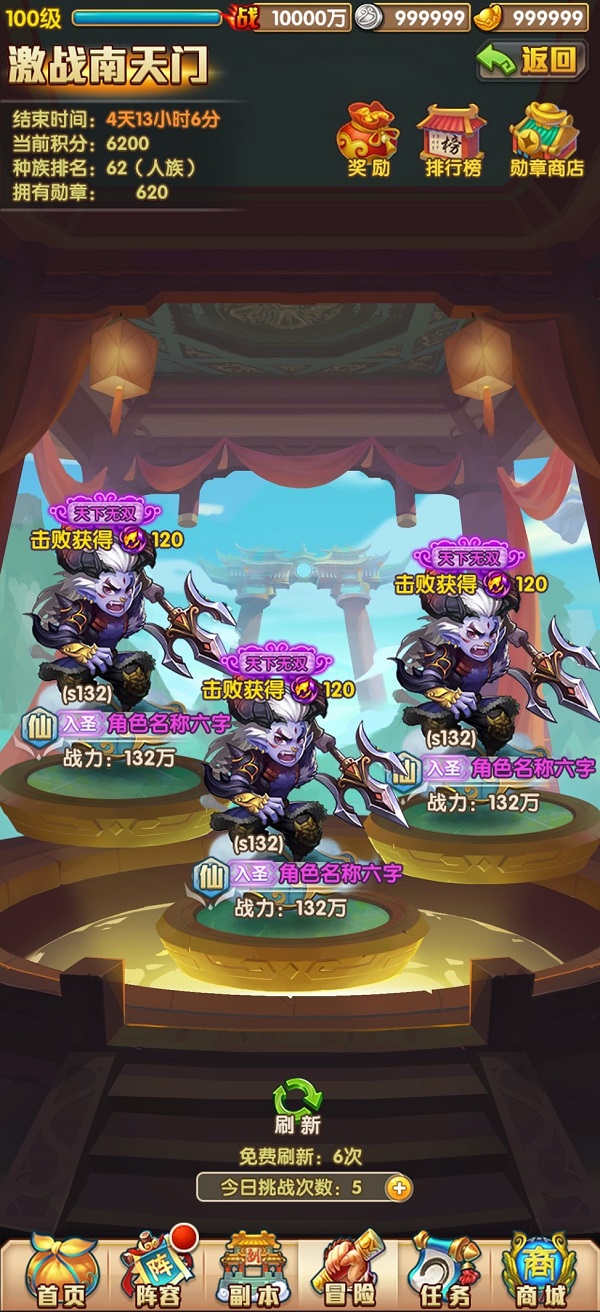Enter the 商城 shop tab
The image size is (600, 1312).
tap(540, 1271)
